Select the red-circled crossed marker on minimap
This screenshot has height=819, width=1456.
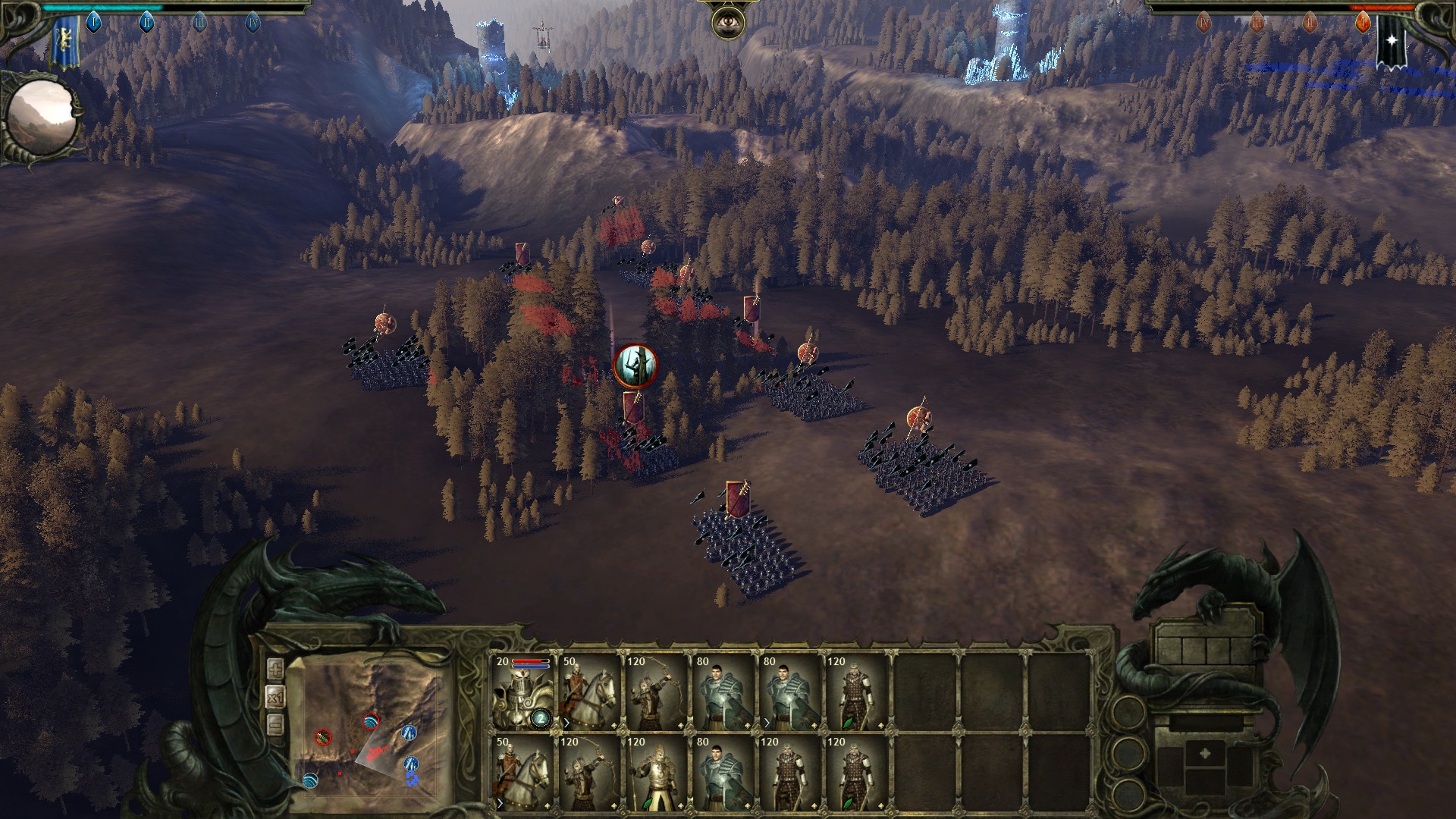[323, 736]
